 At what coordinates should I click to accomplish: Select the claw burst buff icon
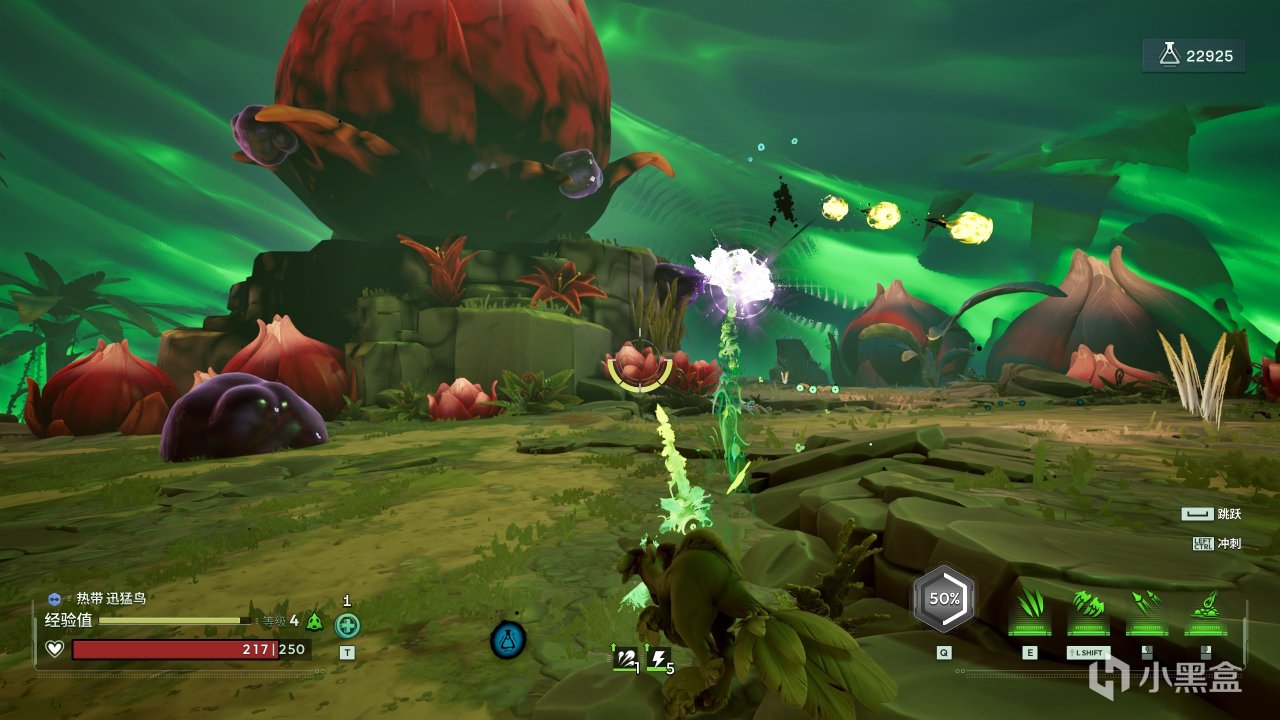point(626,657)
